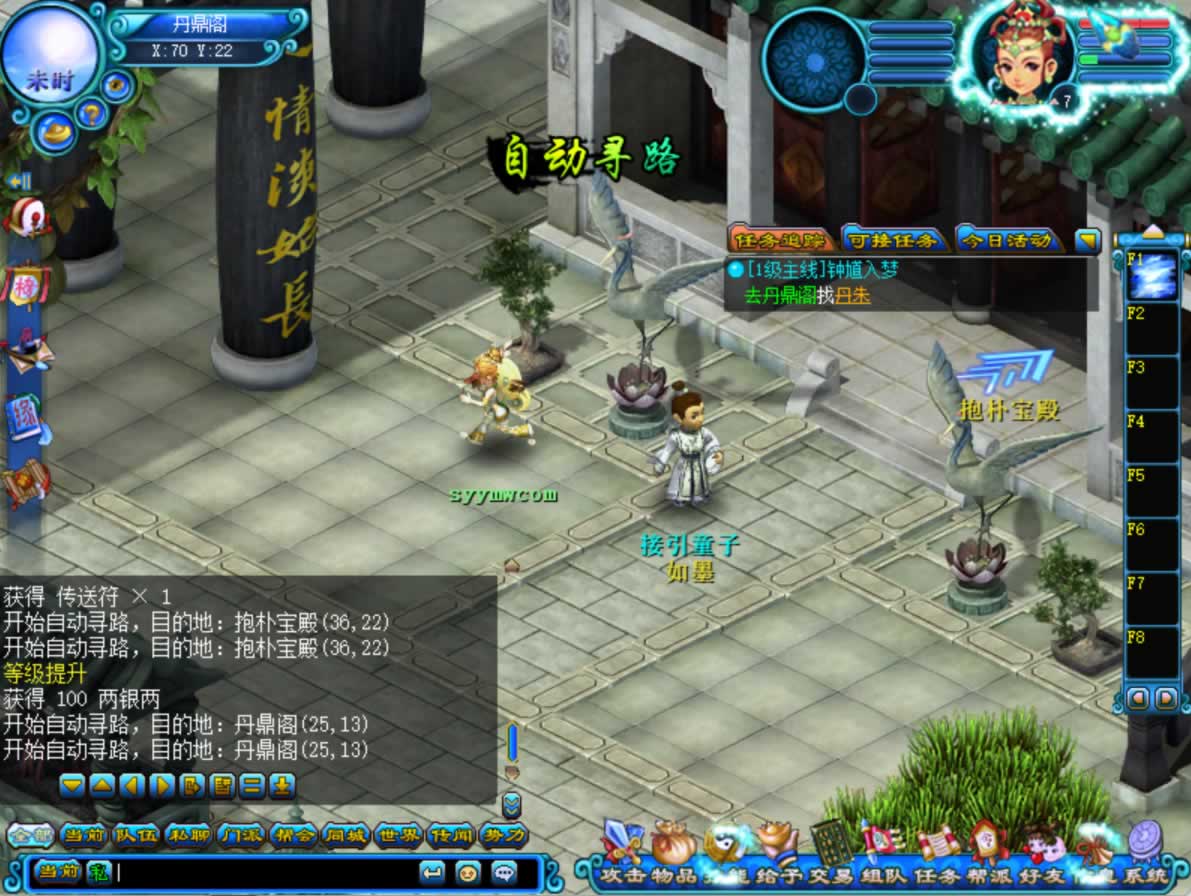Activate the F1 skill slot
Screen dimensions: 1191x896
(x=1152, y=275)
